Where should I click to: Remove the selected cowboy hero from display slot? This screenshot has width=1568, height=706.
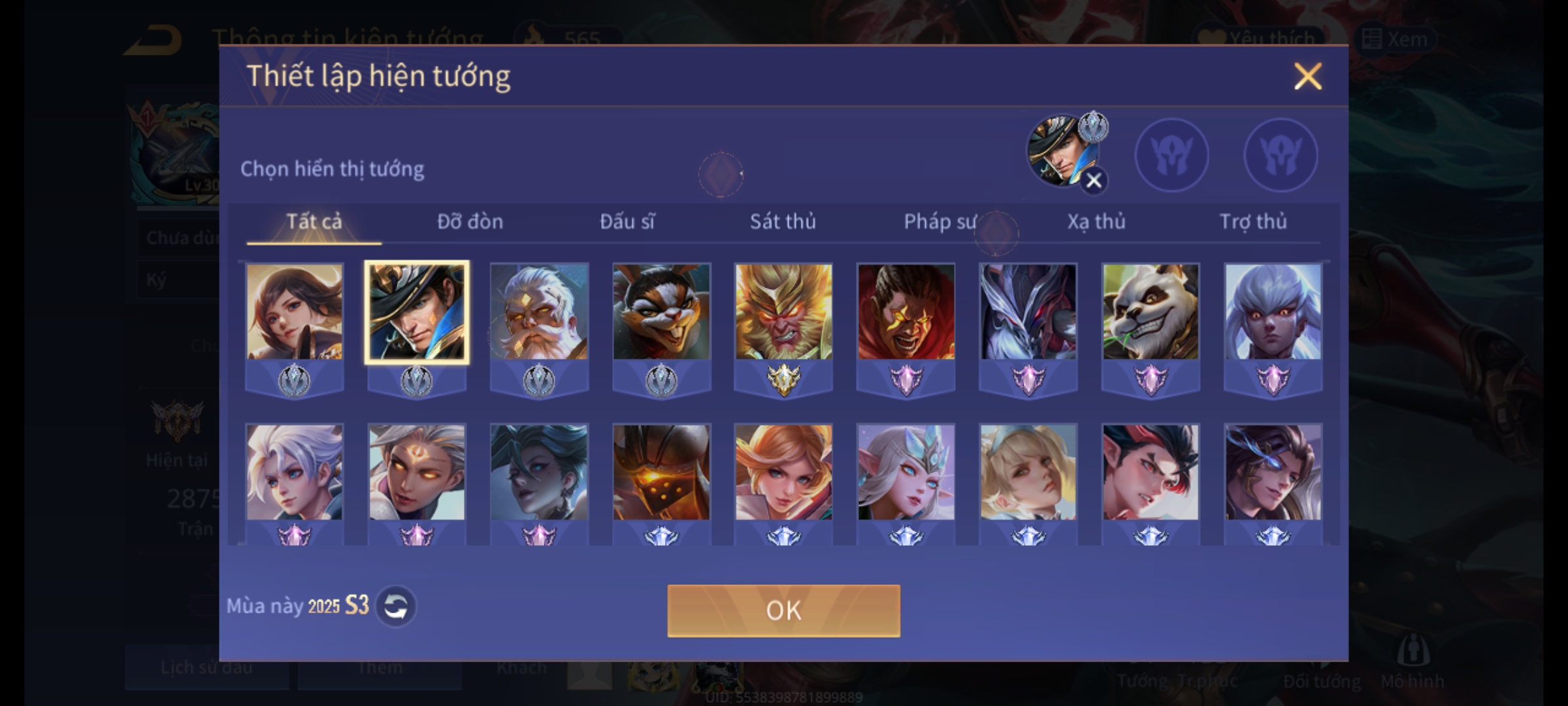1094,180
